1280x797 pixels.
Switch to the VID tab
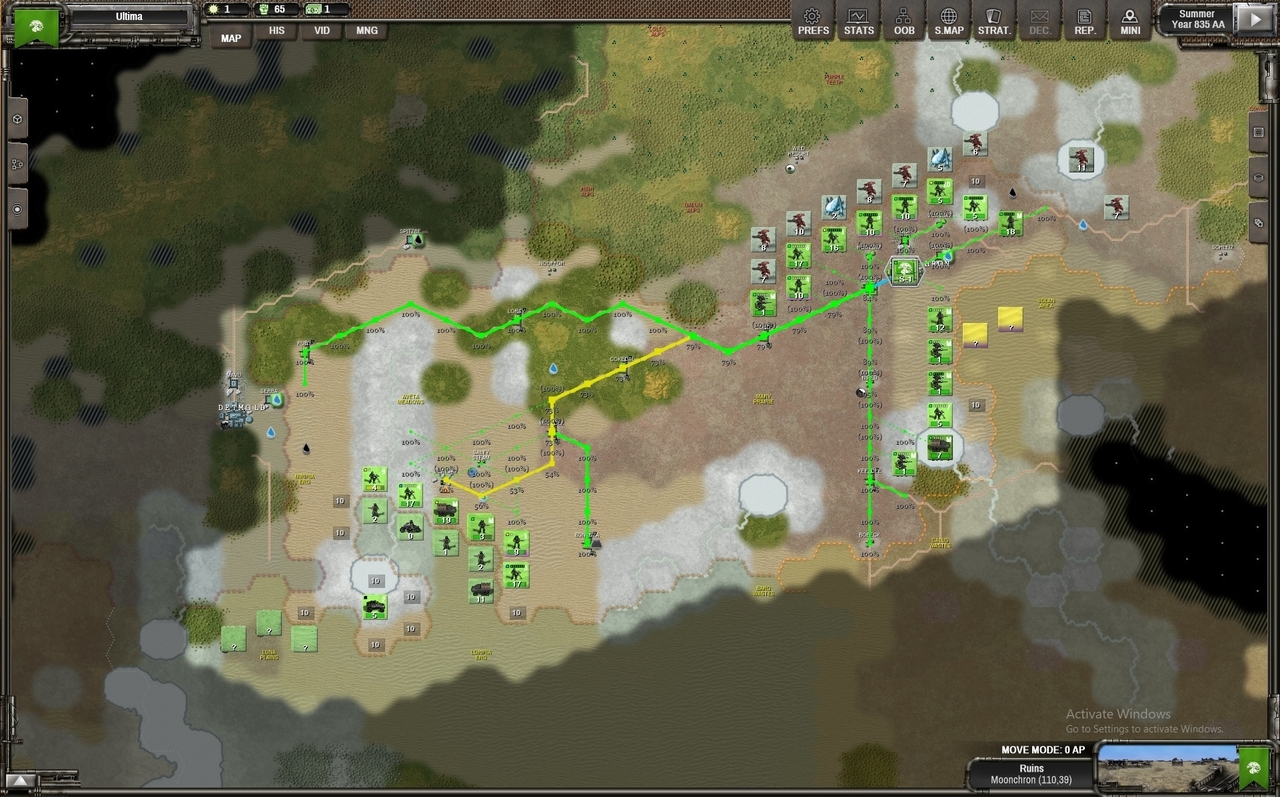point(322,31)
